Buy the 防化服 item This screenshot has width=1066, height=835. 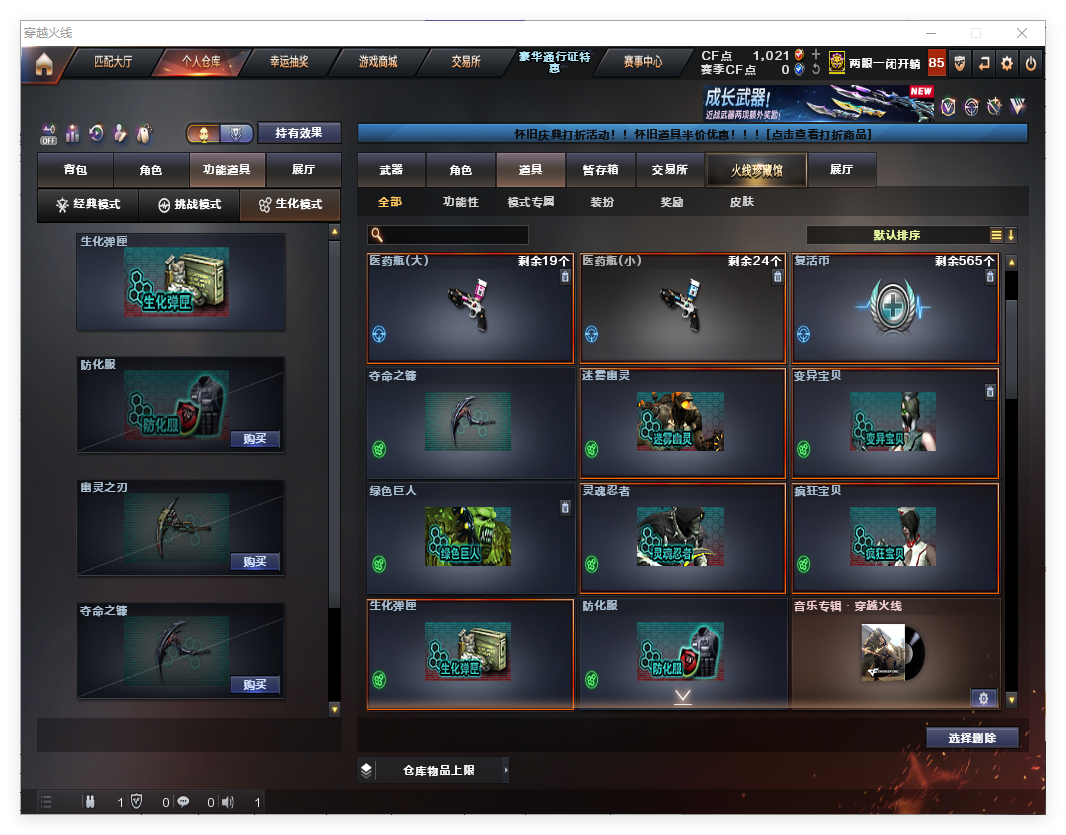pyautogui.click(x=254, y=439)
